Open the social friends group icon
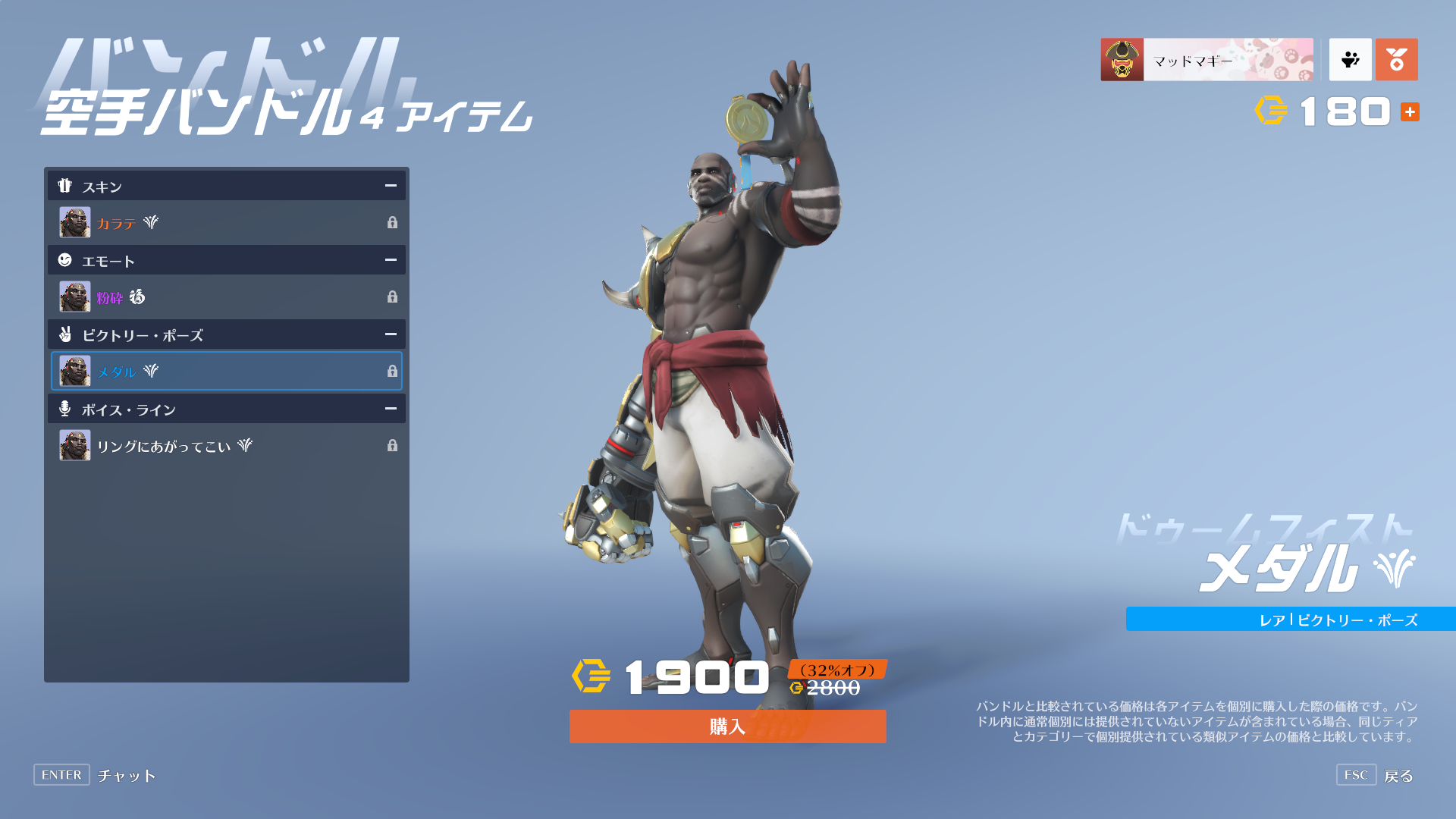Image resolution: width=1456 pixels, height=819 pixels. coord(1350,60)
